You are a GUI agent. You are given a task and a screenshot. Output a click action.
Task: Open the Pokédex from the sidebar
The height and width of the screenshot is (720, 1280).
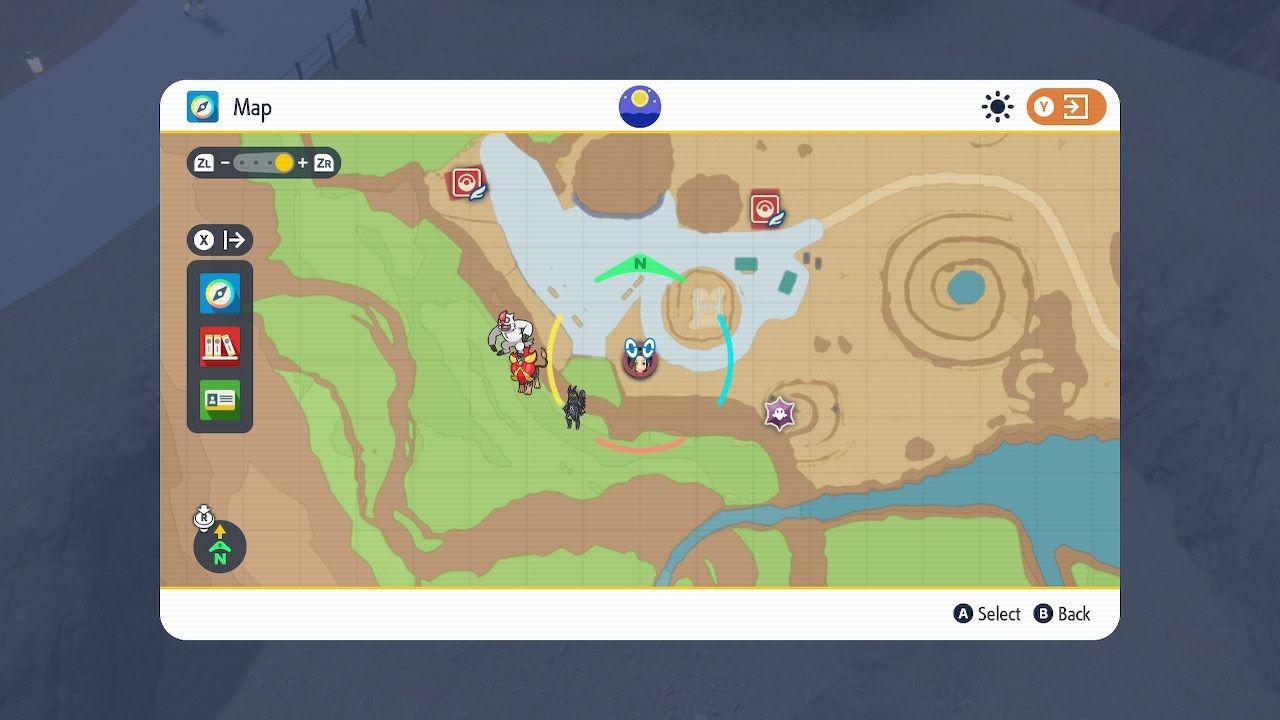219,347
